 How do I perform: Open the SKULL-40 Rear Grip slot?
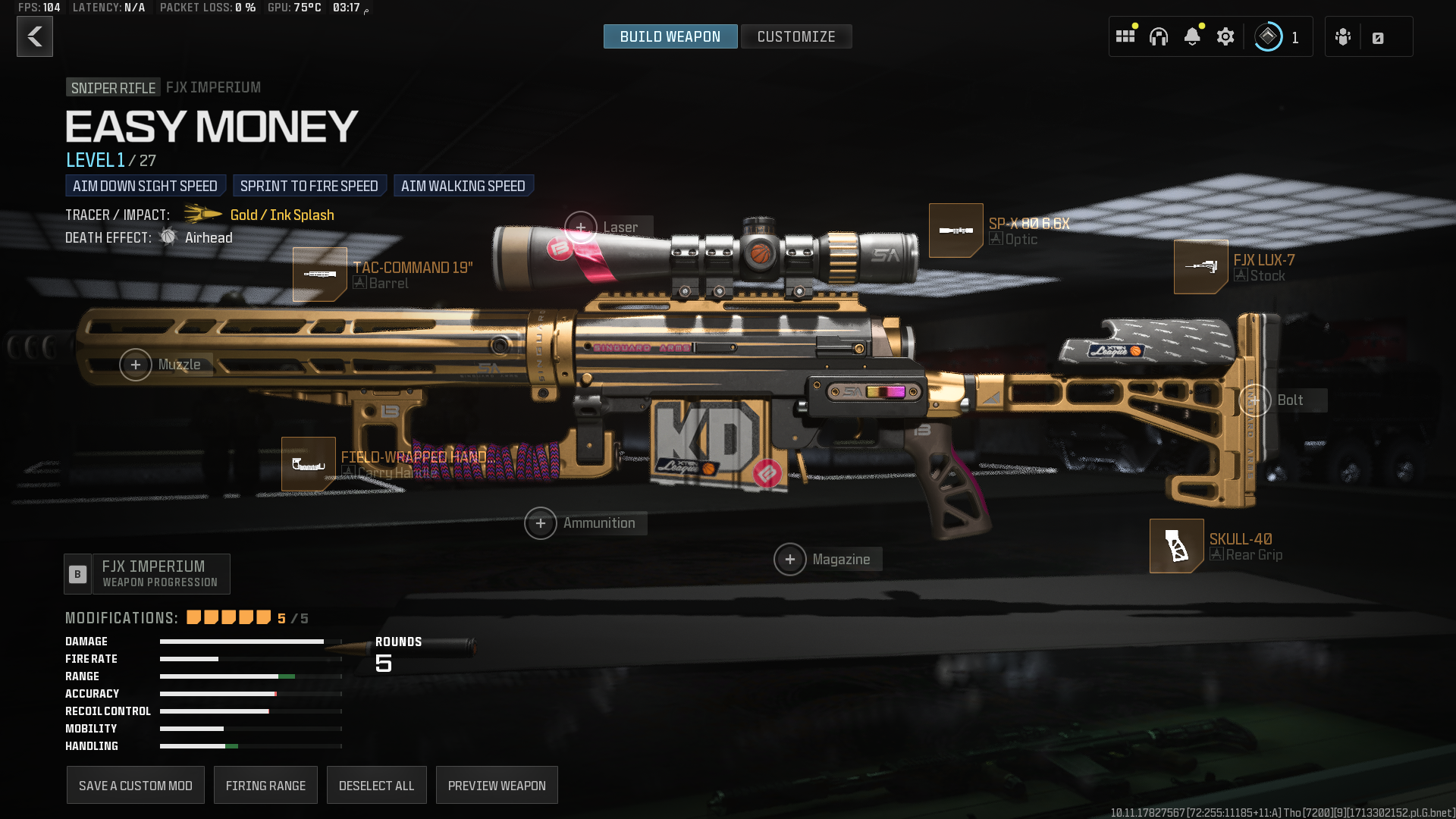pos(1176,546)
